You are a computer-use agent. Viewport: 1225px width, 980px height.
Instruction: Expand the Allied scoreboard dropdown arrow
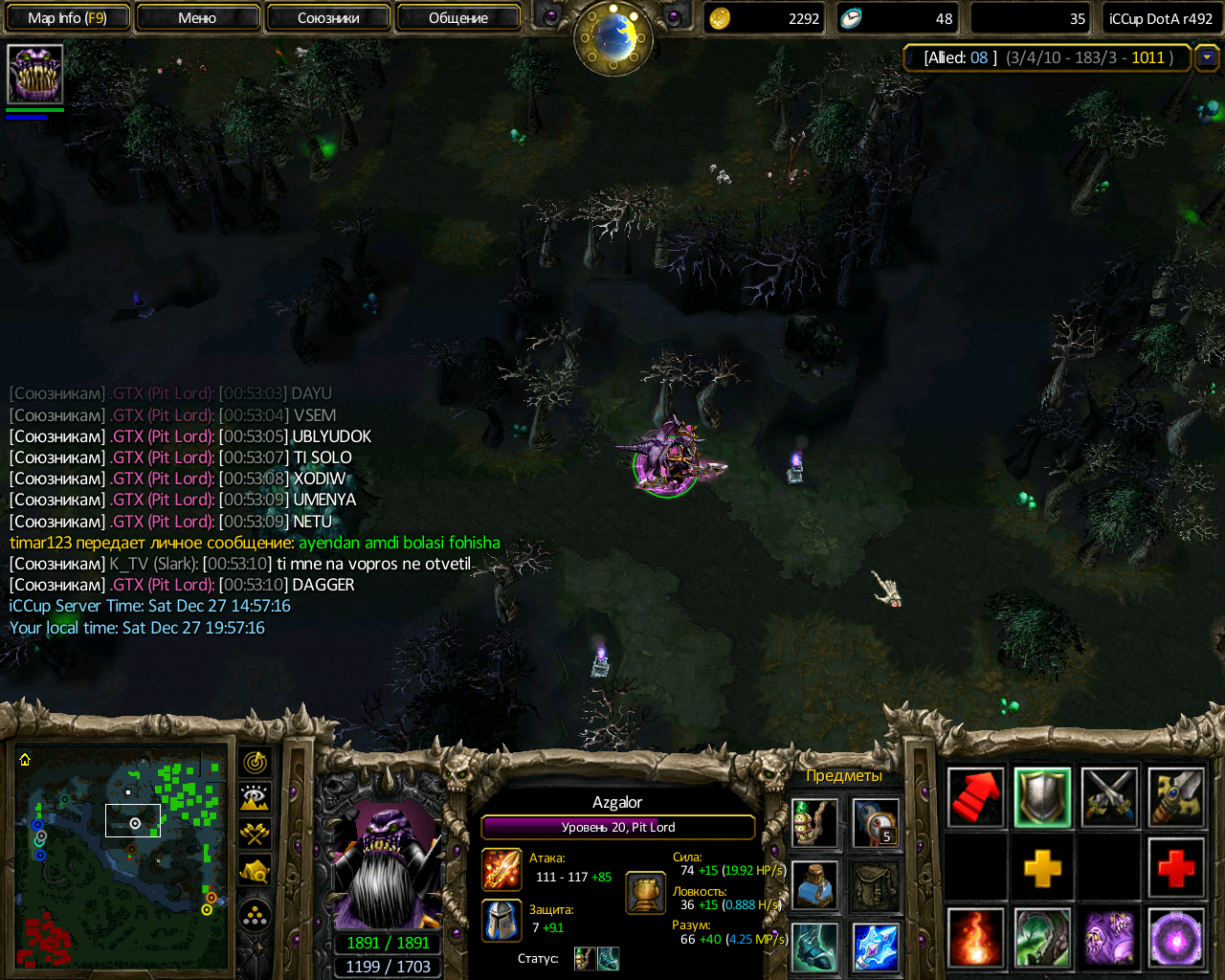(x=1207, y=57)
